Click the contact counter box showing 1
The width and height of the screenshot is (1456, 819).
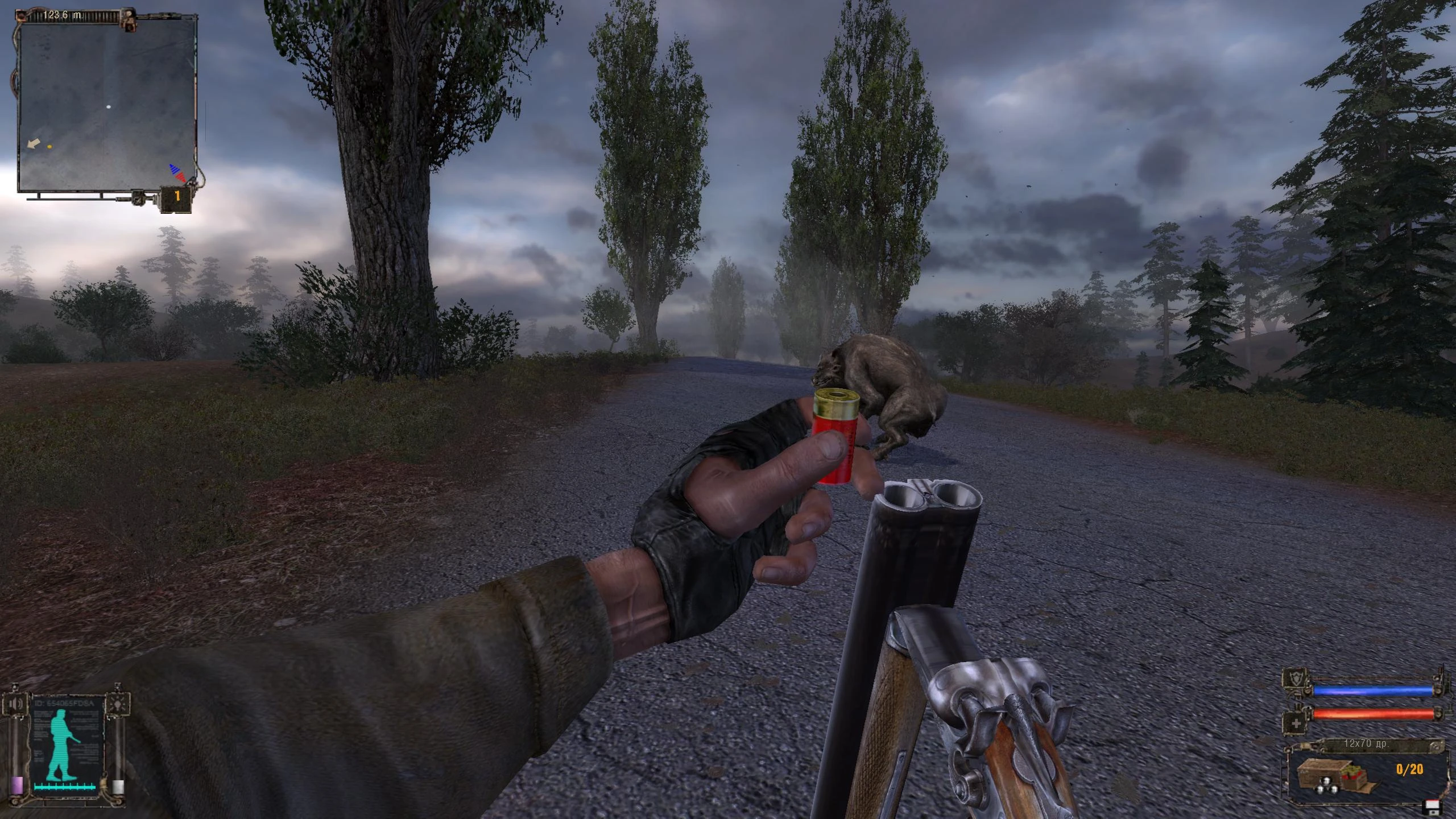point(176,197)
